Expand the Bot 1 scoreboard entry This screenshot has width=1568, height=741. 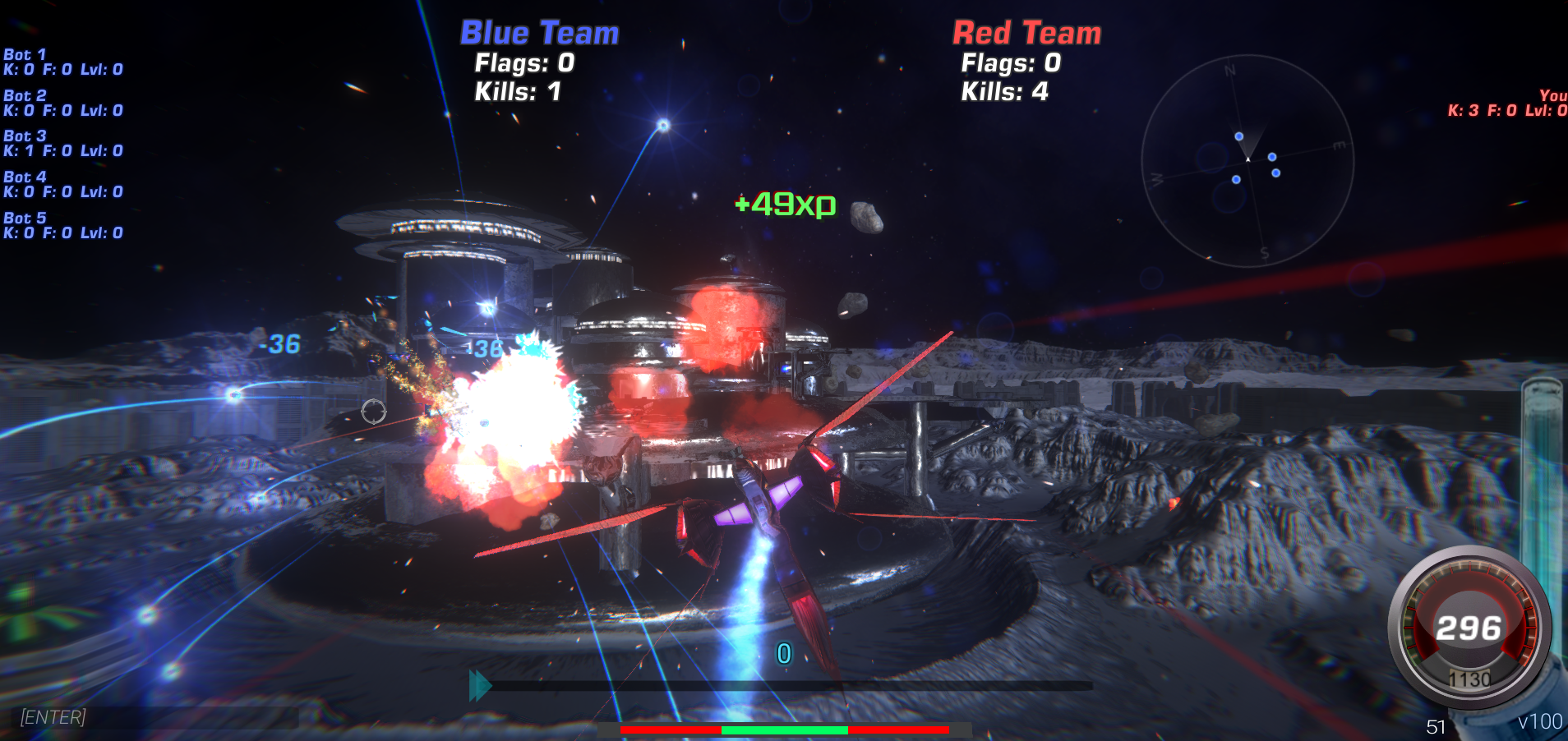(25, 54)
